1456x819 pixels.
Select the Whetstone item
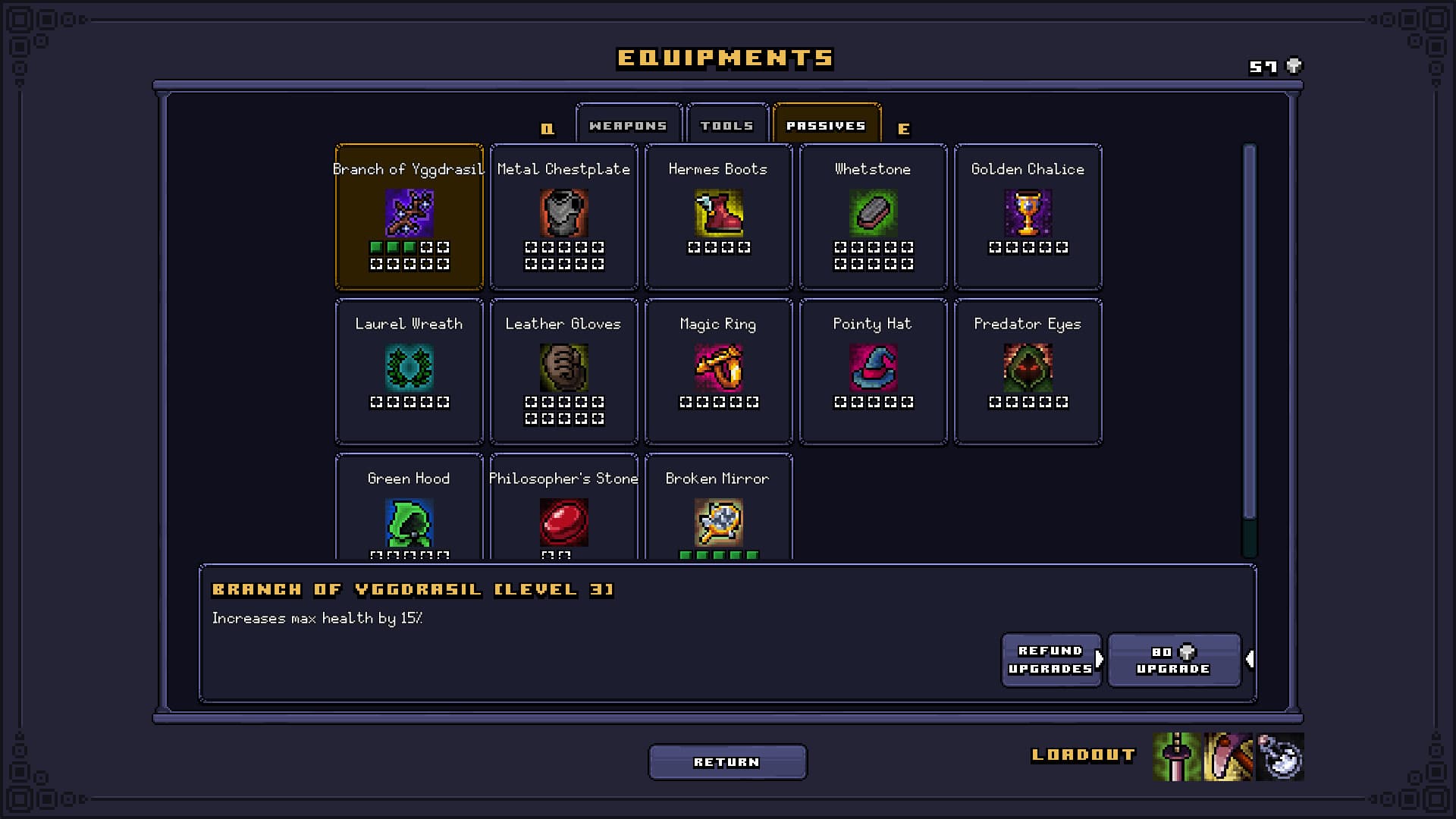point(873,216)
